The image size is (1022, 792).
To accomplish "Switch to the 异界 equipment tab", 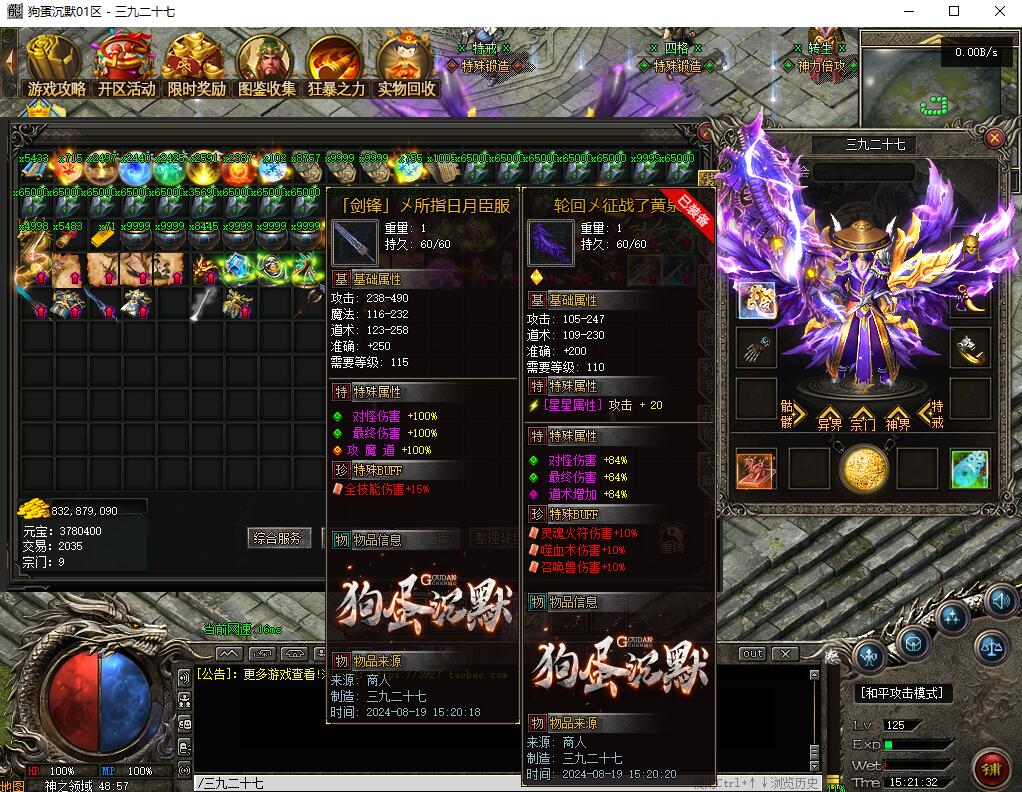I will click(830, 420).
